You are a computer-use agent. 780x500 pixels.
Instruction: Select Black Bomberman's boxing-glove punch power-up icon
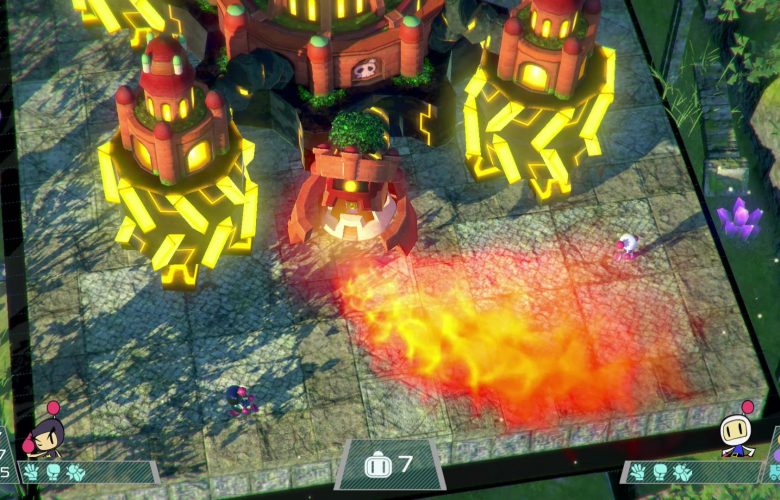coord(52,472)
